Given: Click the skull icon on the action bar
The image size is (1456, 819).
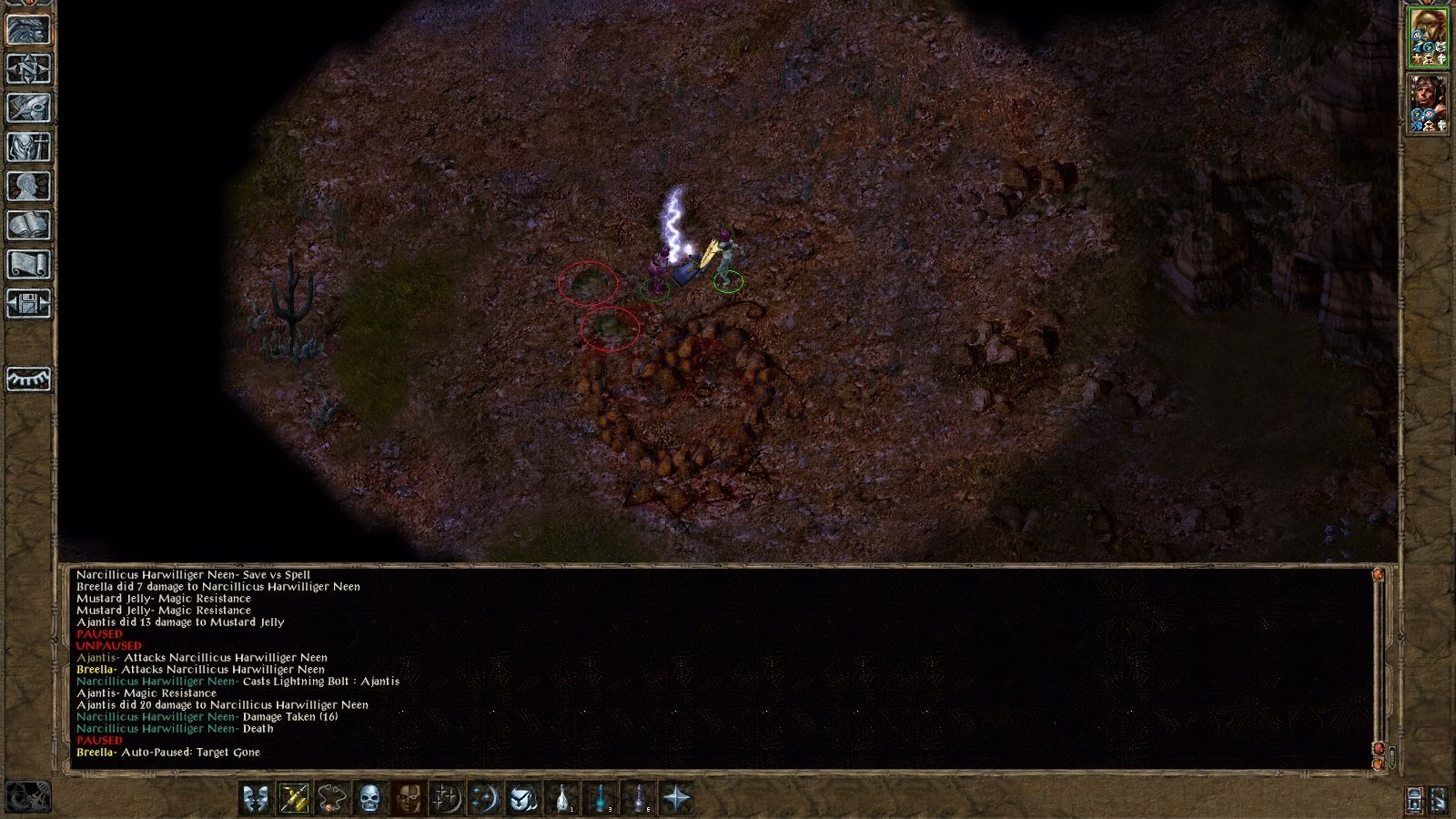Looking at the screenshot, I should point(369,798).
